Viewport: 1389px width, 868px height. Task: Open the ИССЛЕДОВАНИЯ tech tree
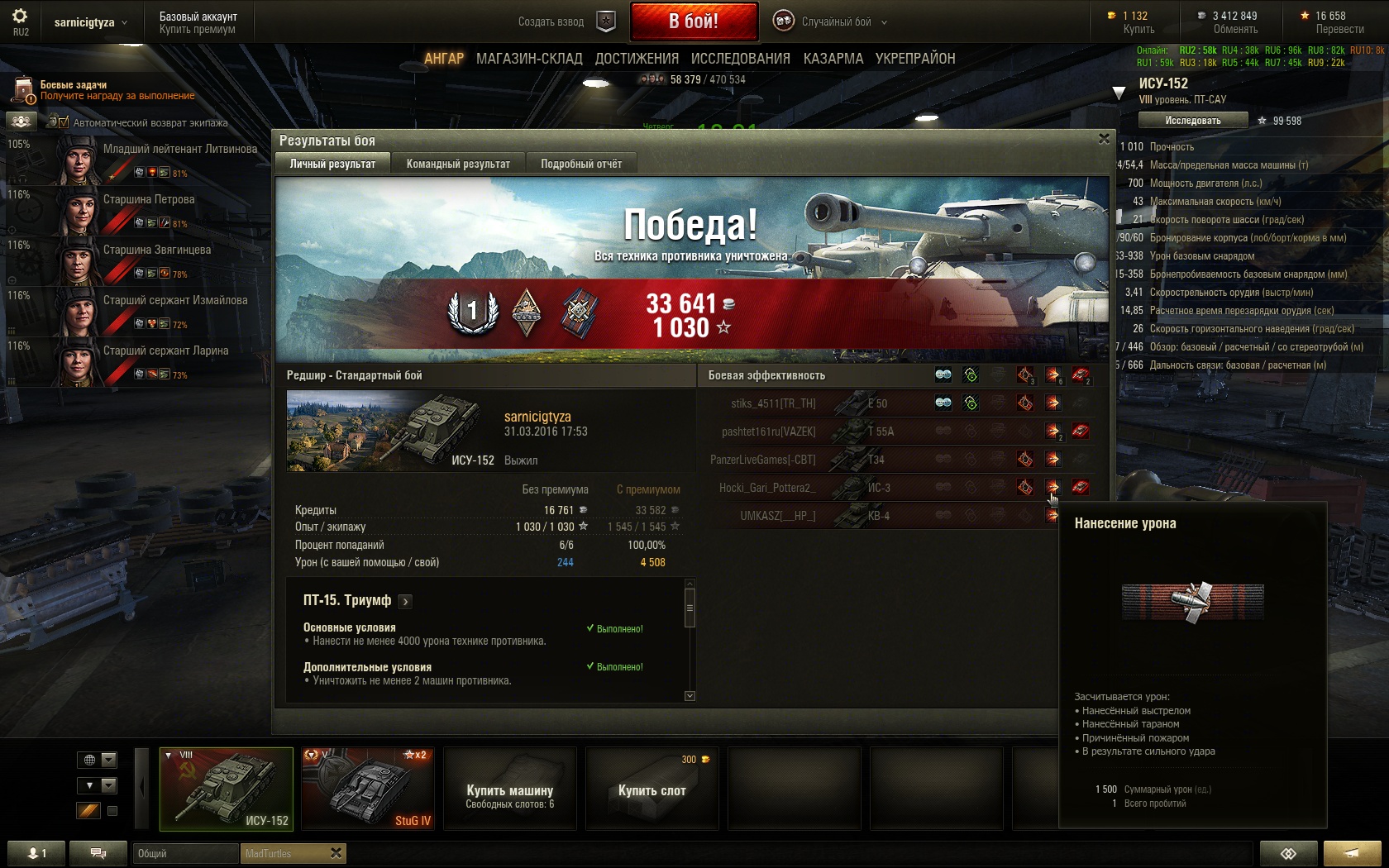click(x=740, y=59)
